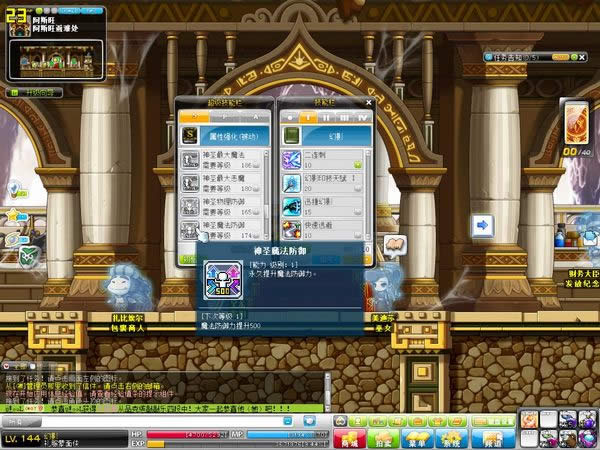The height and width of the screenshot is (450, 600).
Task: Click the minimap preview
Action: tap(56, 59)
